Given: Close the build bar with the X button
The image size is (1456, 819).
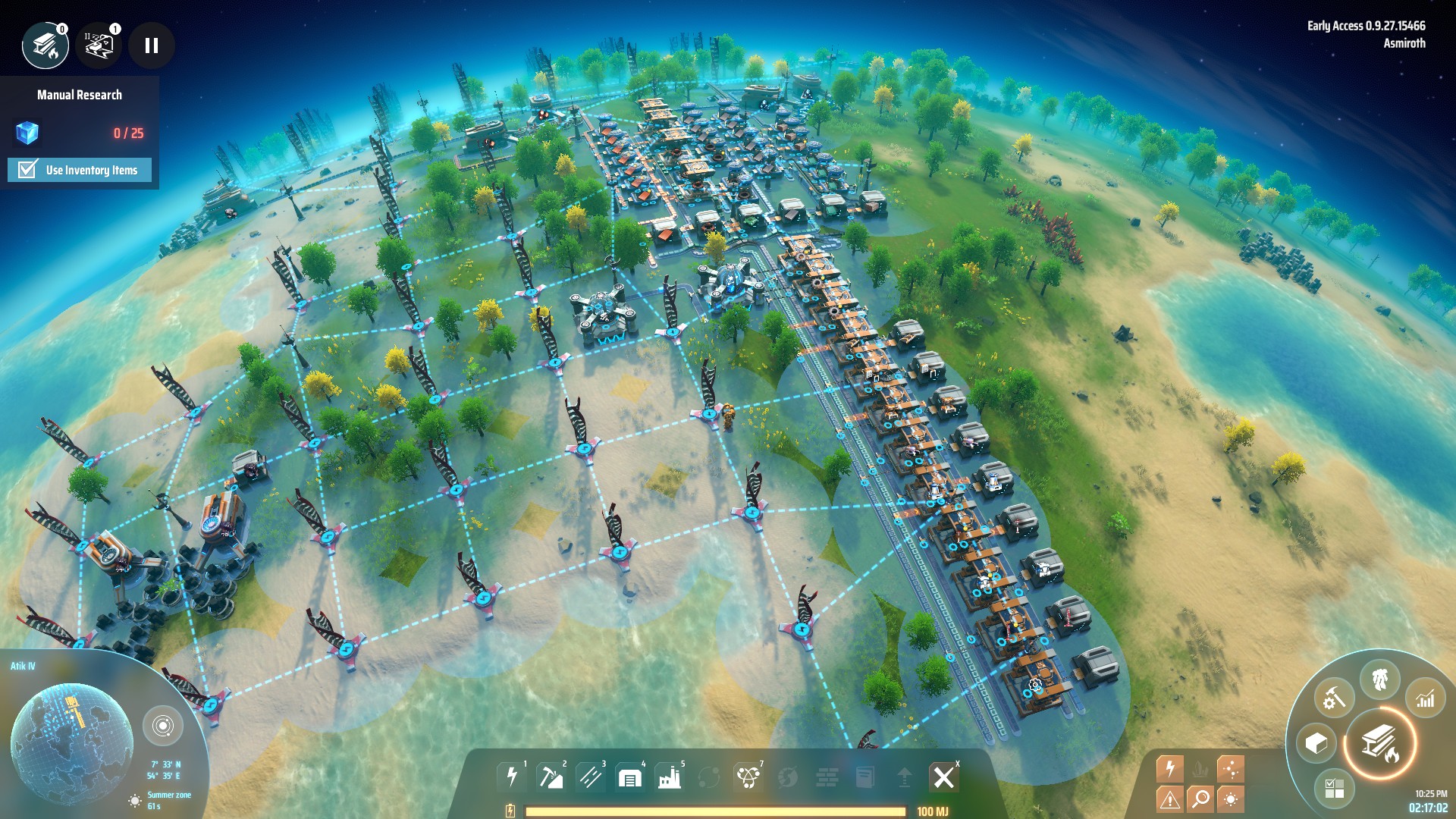Looking at the screenshot, I should coord(943,777).
